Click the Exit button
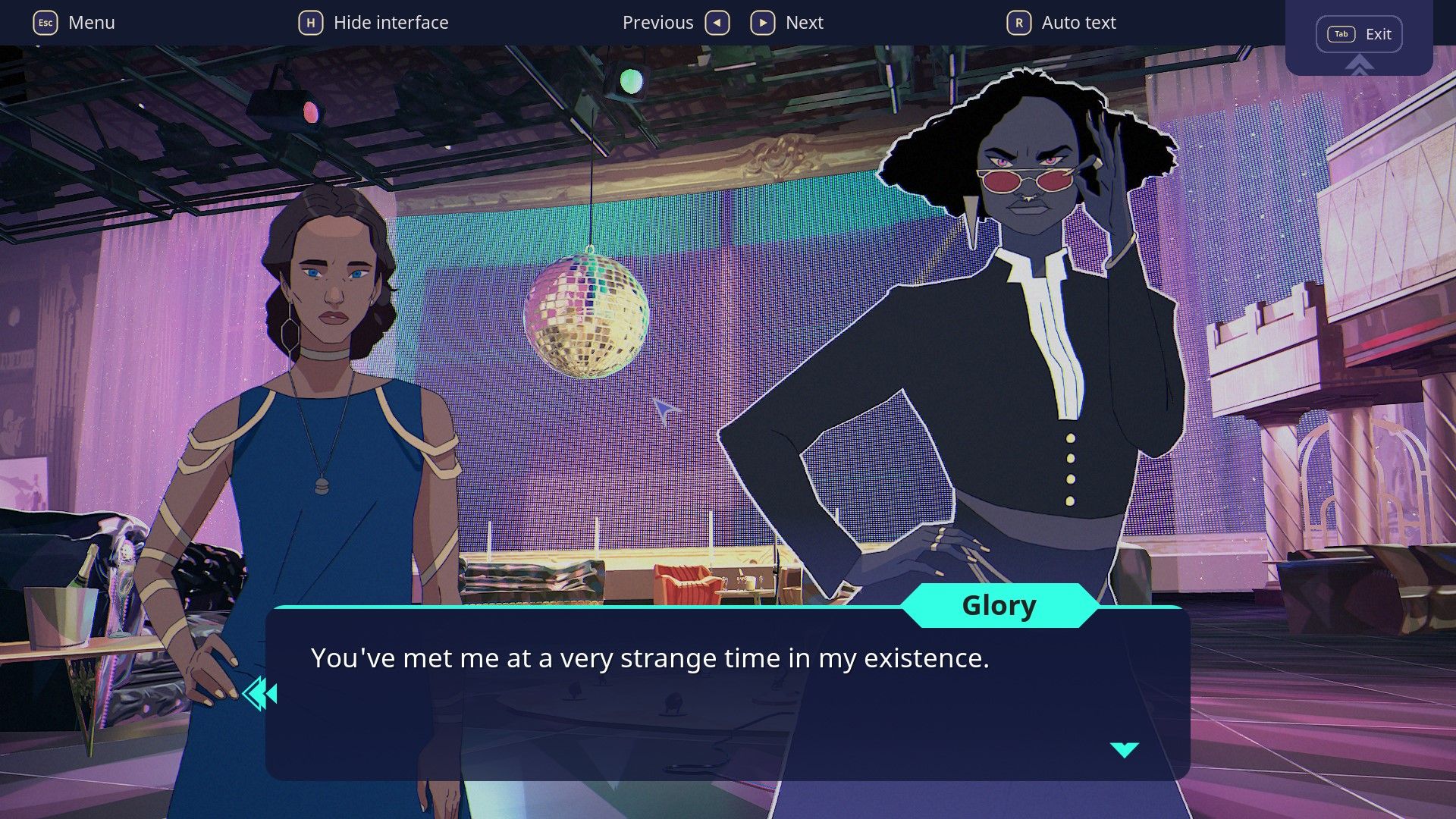This screenshot has width=1456, height=819. pyautogui.click(x=1359, y=34)
